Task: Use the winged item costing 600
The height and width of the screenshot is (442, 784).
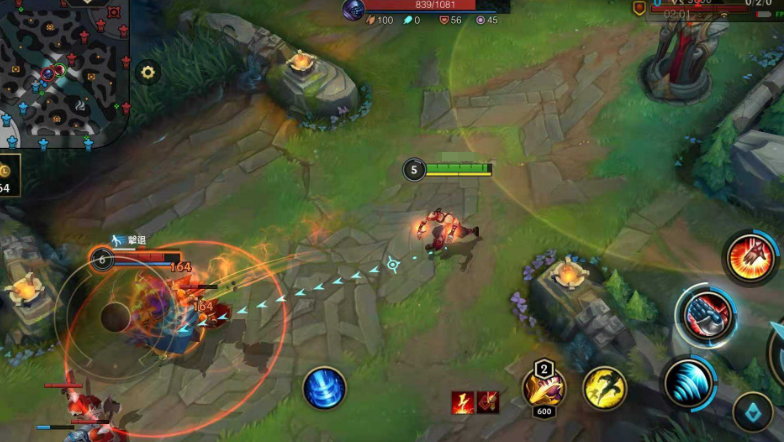Action: click(544, 387)
